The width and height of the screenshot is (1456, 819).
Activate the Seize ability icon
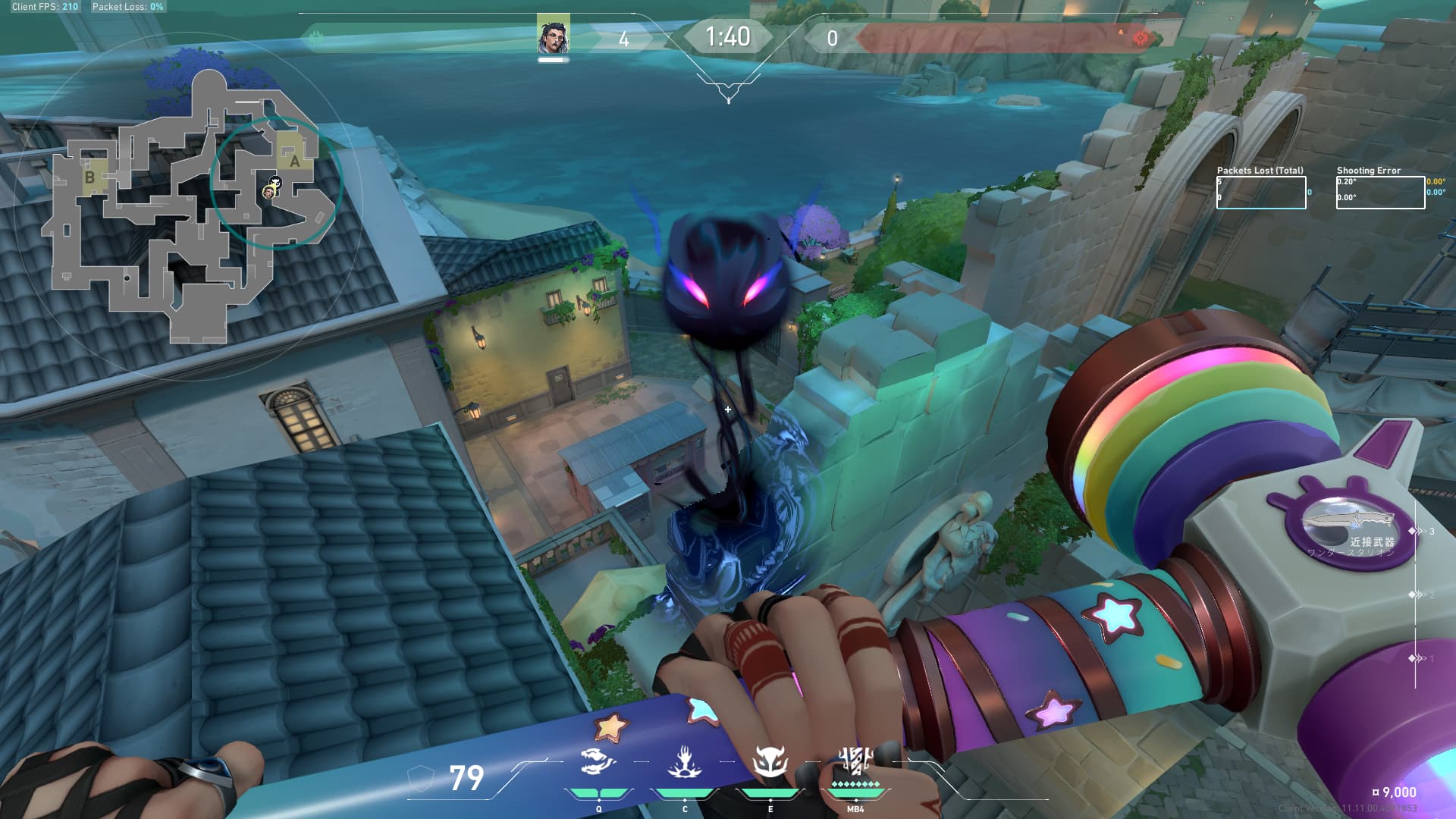[598, 762]
